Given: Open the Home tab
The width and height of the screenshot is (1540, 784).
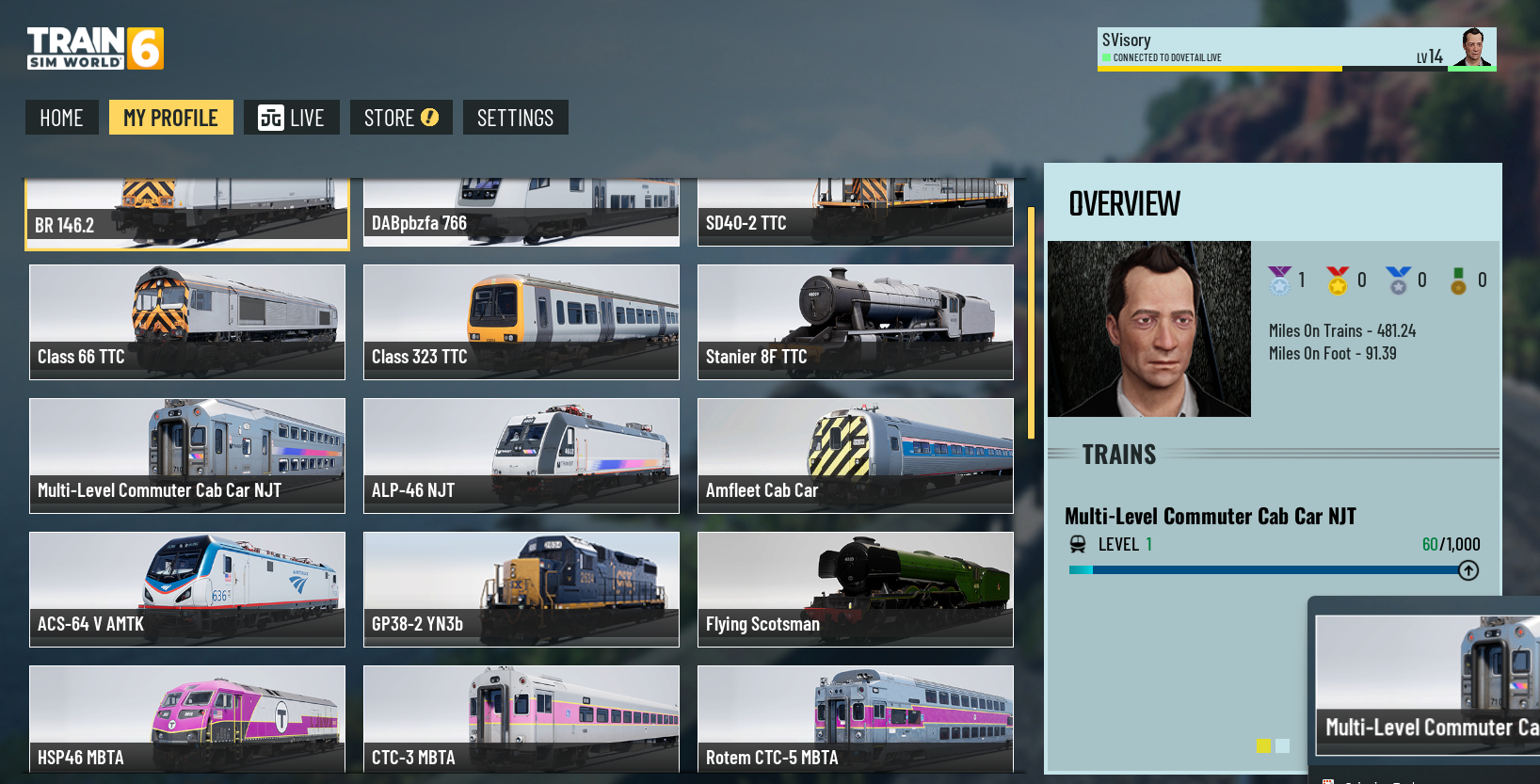Looking at the screenshot, I should pos(61,118).
